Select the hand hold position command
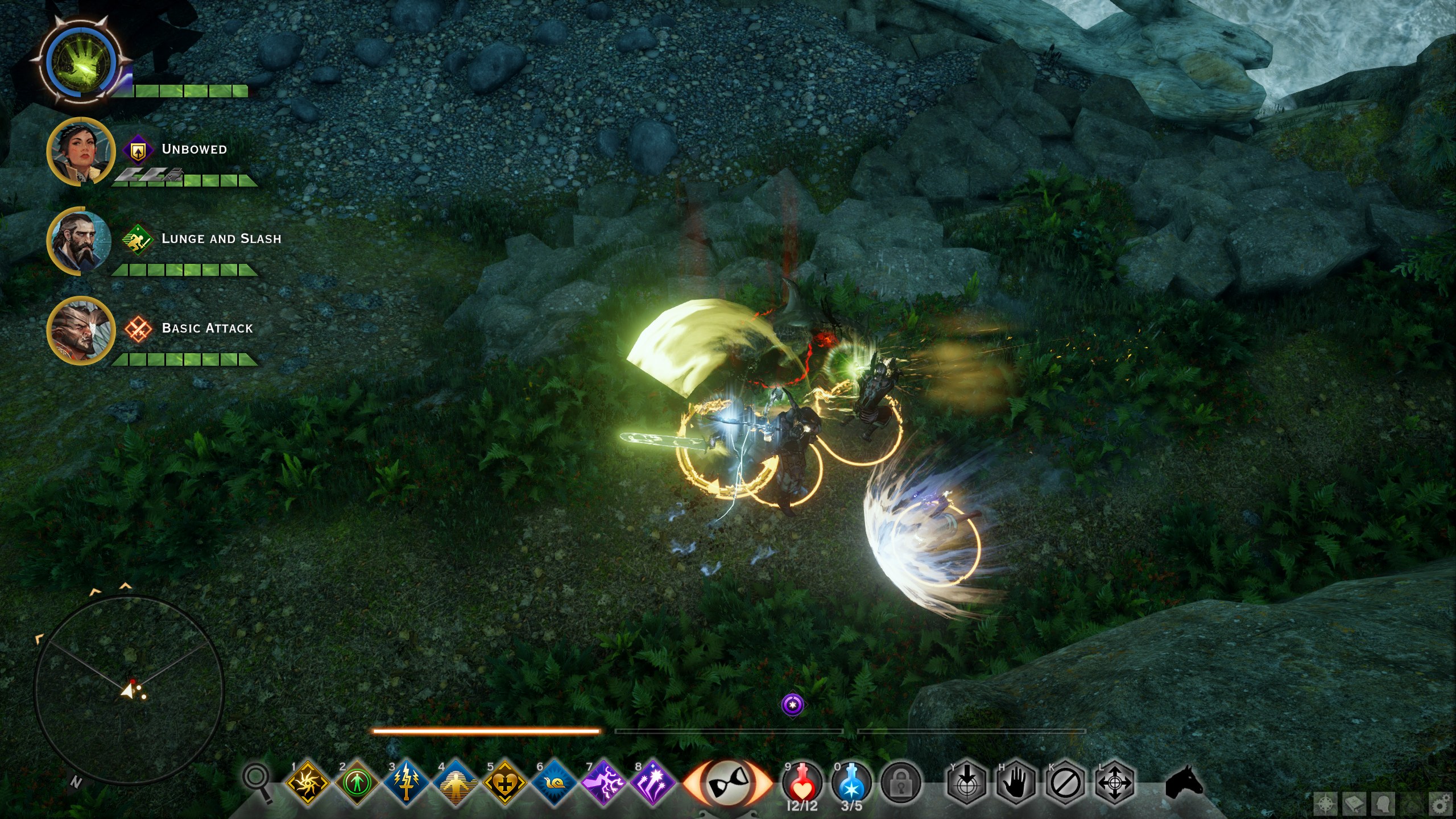This screenshot has height=819, width=1456. pos(1016,784)
